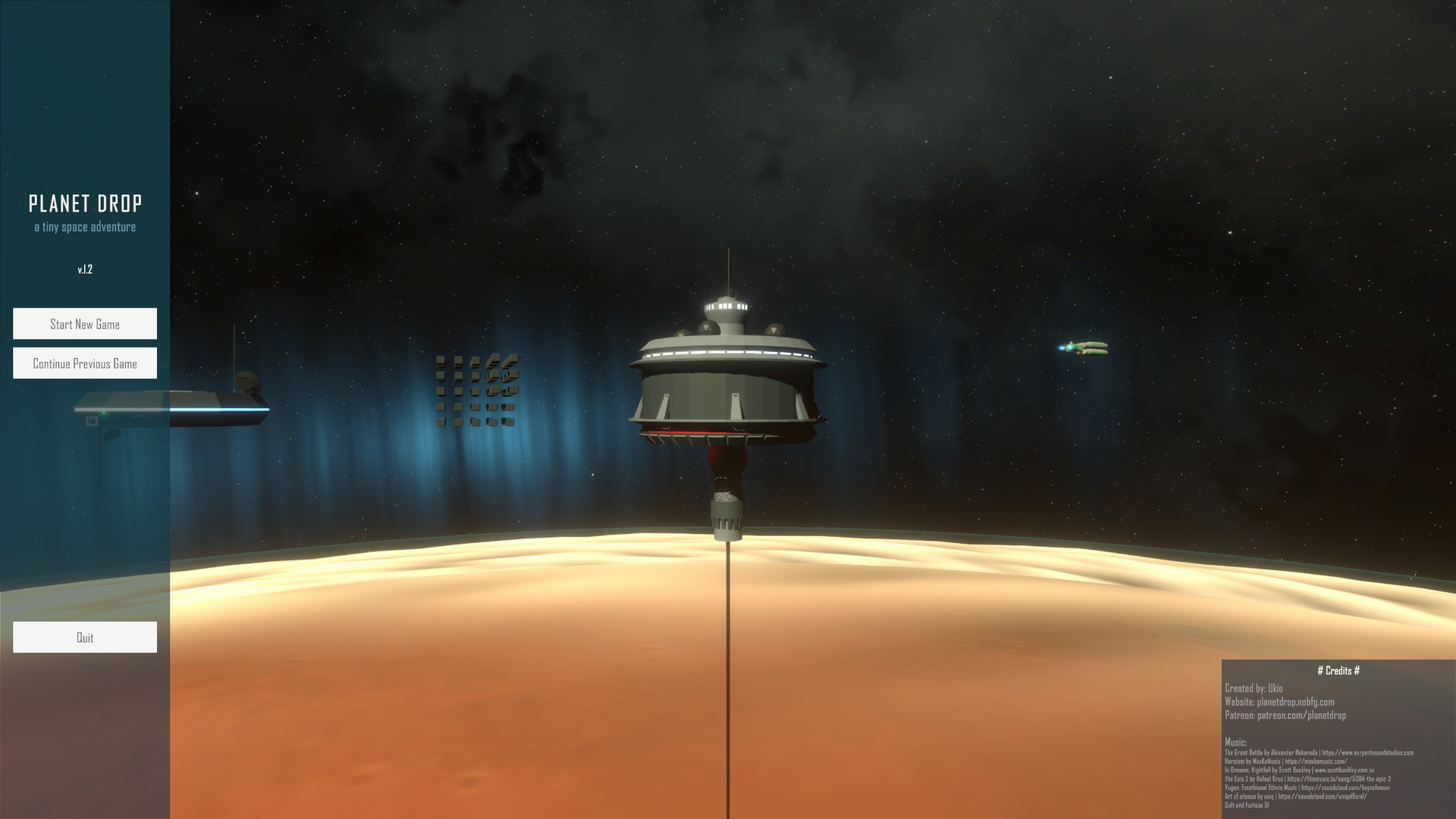Viewport: 1456px width, 819px height.
Task: Click the version label v.1.2
Action: tap(85, 269)
